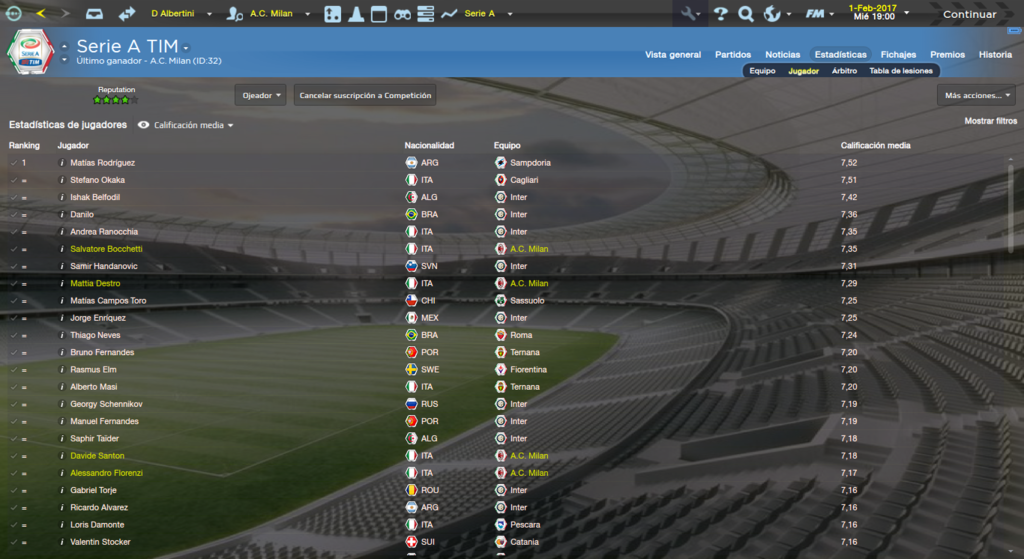The image size is (1024, 559).
Task: Click Mostrar filtros link
Action: click(x=991, y=121)
